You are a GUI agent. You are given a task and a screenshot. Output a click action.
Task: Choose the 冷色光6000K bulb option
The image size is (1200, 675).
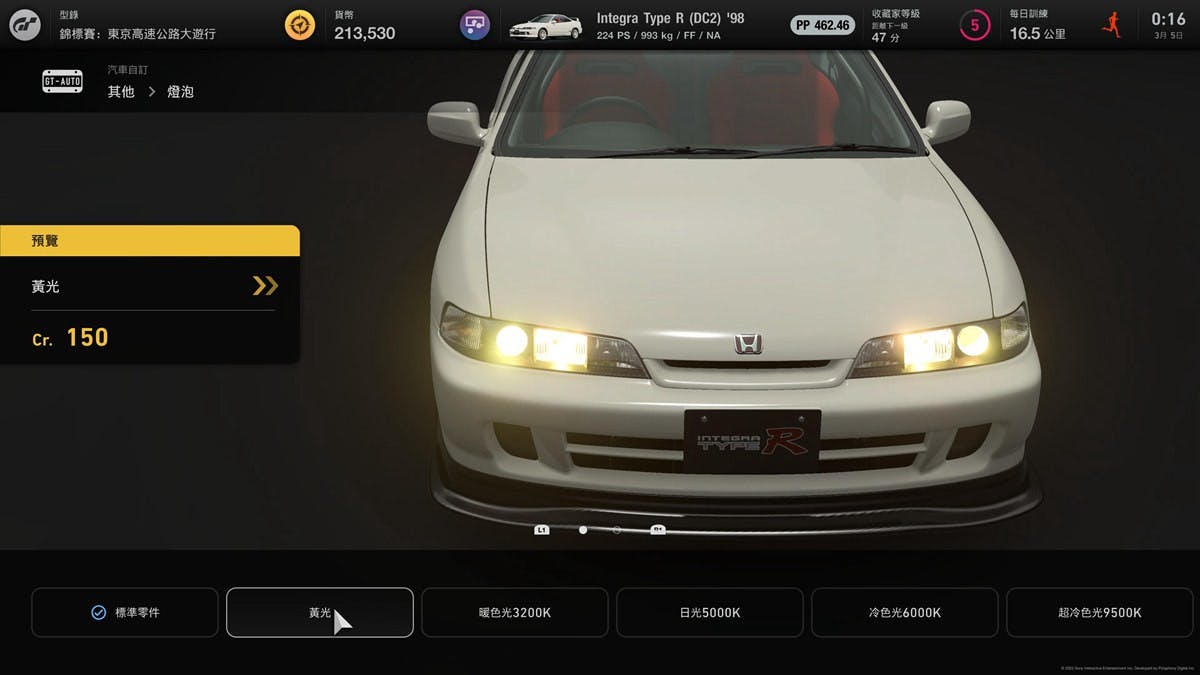tap(904, 612)
